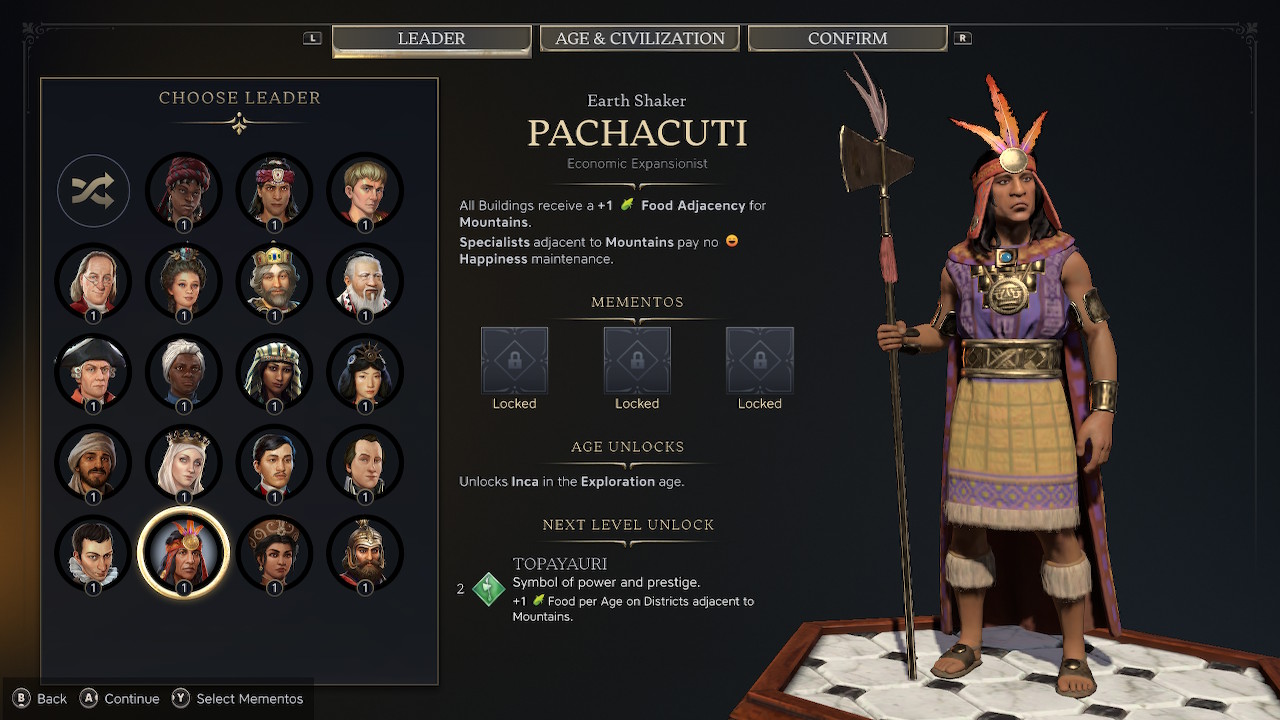This screenshot has width=1280, height=720.
Task: Select Amina with the red headwrap
Action: point(183,190)
